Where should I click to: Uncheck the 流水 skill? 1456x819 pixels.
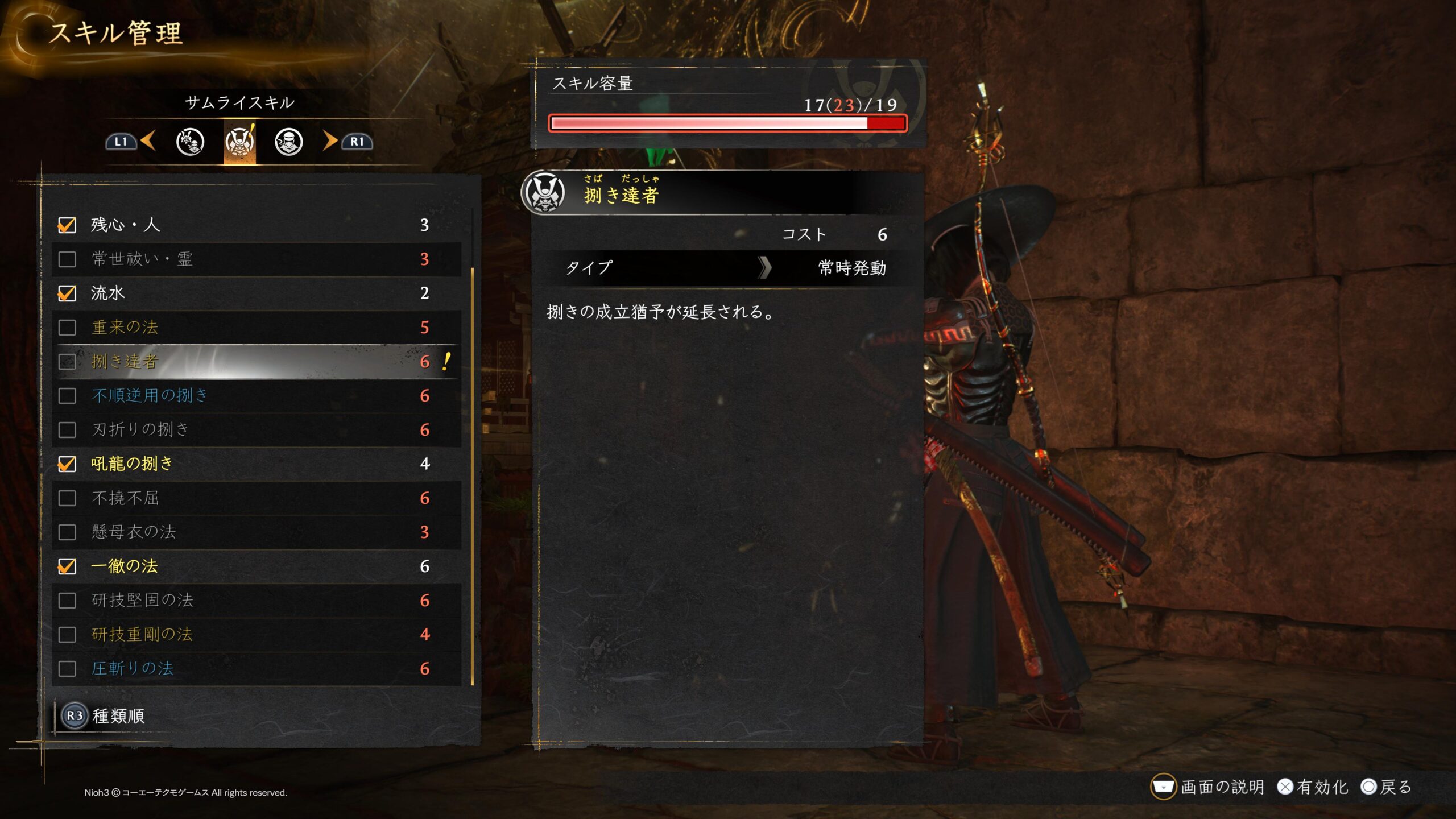[67, 293]
